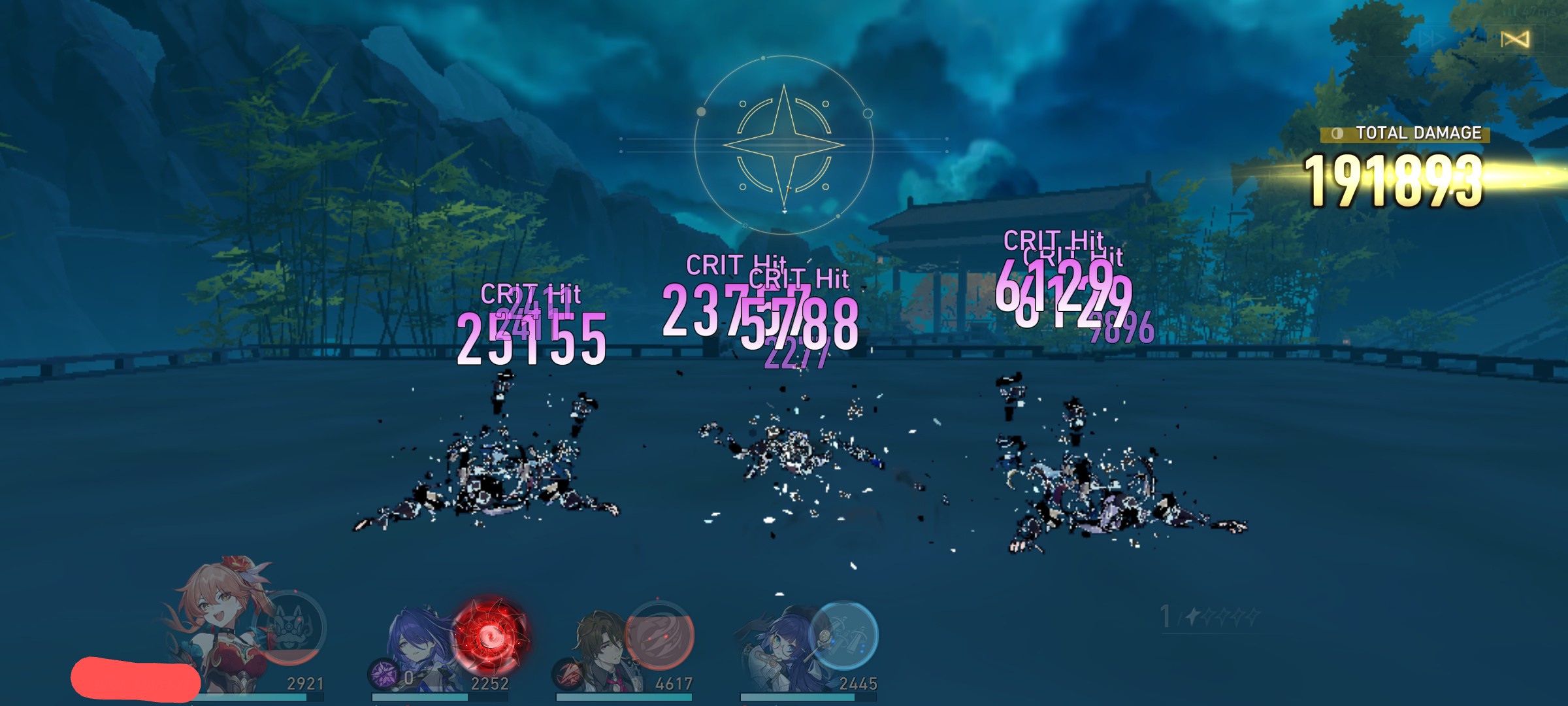
Task: Tap the 0 stack counter on Acheron's buff
Action: tap(409, 679)
